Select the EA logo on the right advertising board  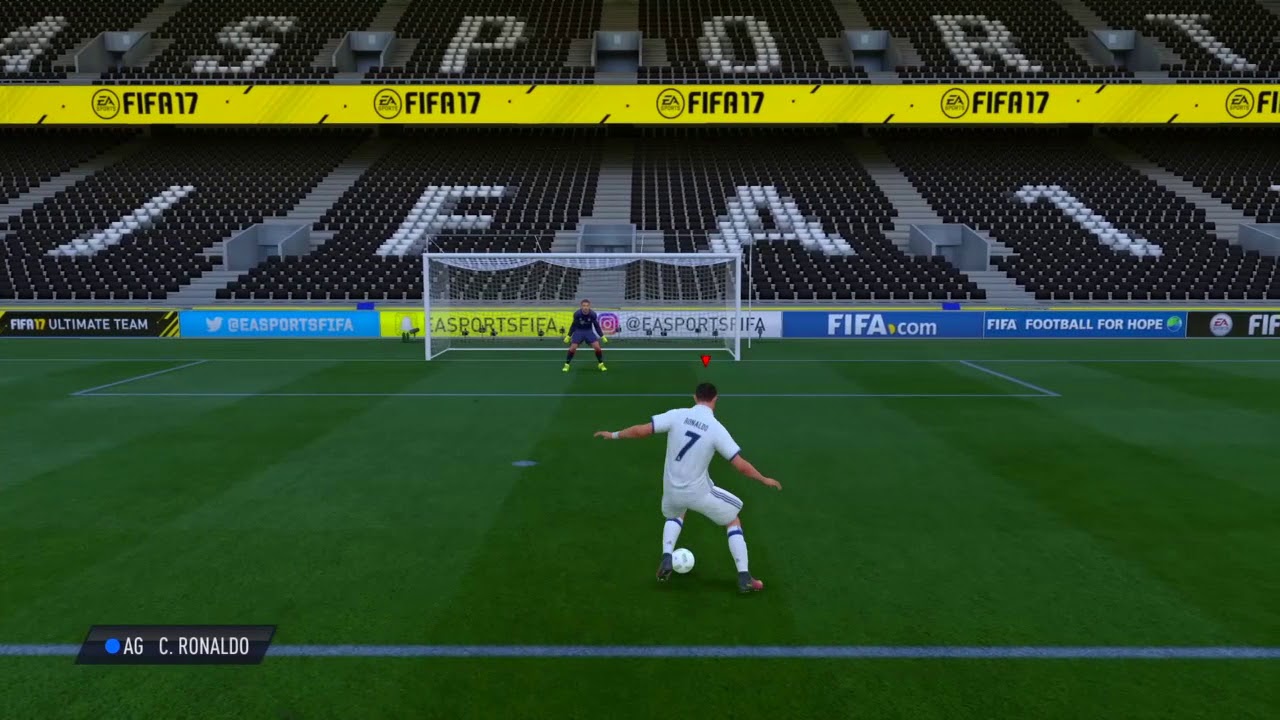[1219, 324]
